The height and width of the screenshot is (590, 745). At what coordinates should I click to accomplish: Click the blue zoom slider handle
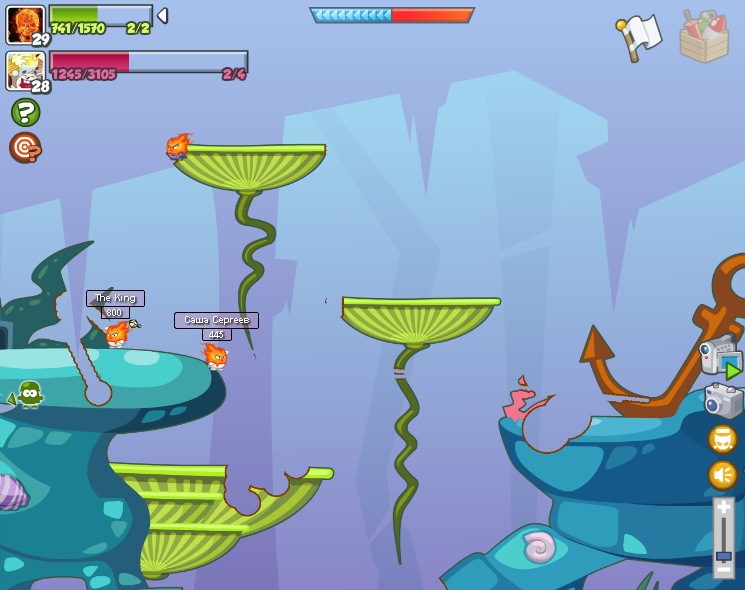click(x=723, y=556)
